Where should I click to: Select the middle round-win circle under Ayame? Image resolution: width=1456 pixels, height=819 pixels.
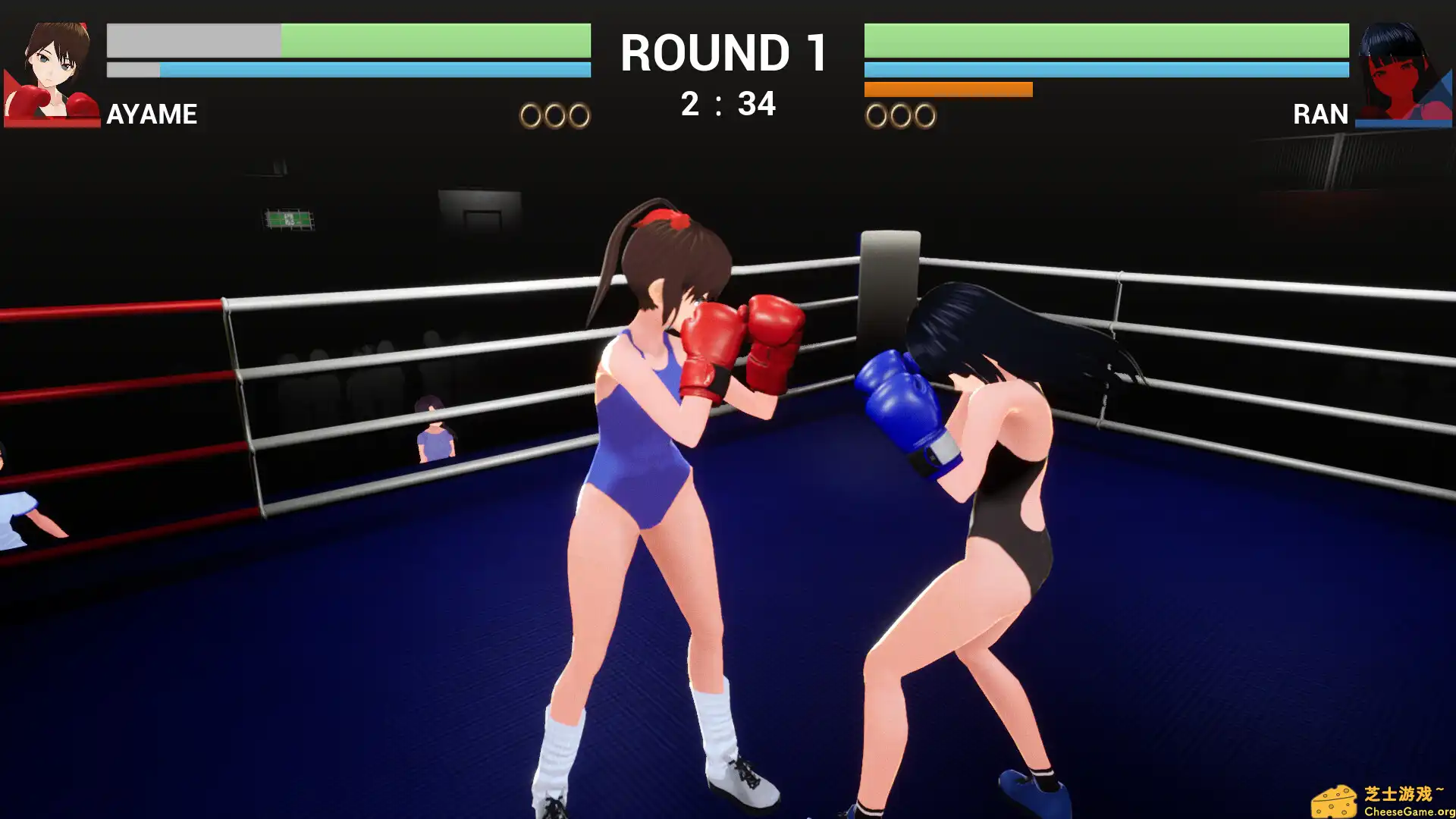coord(554,115)
